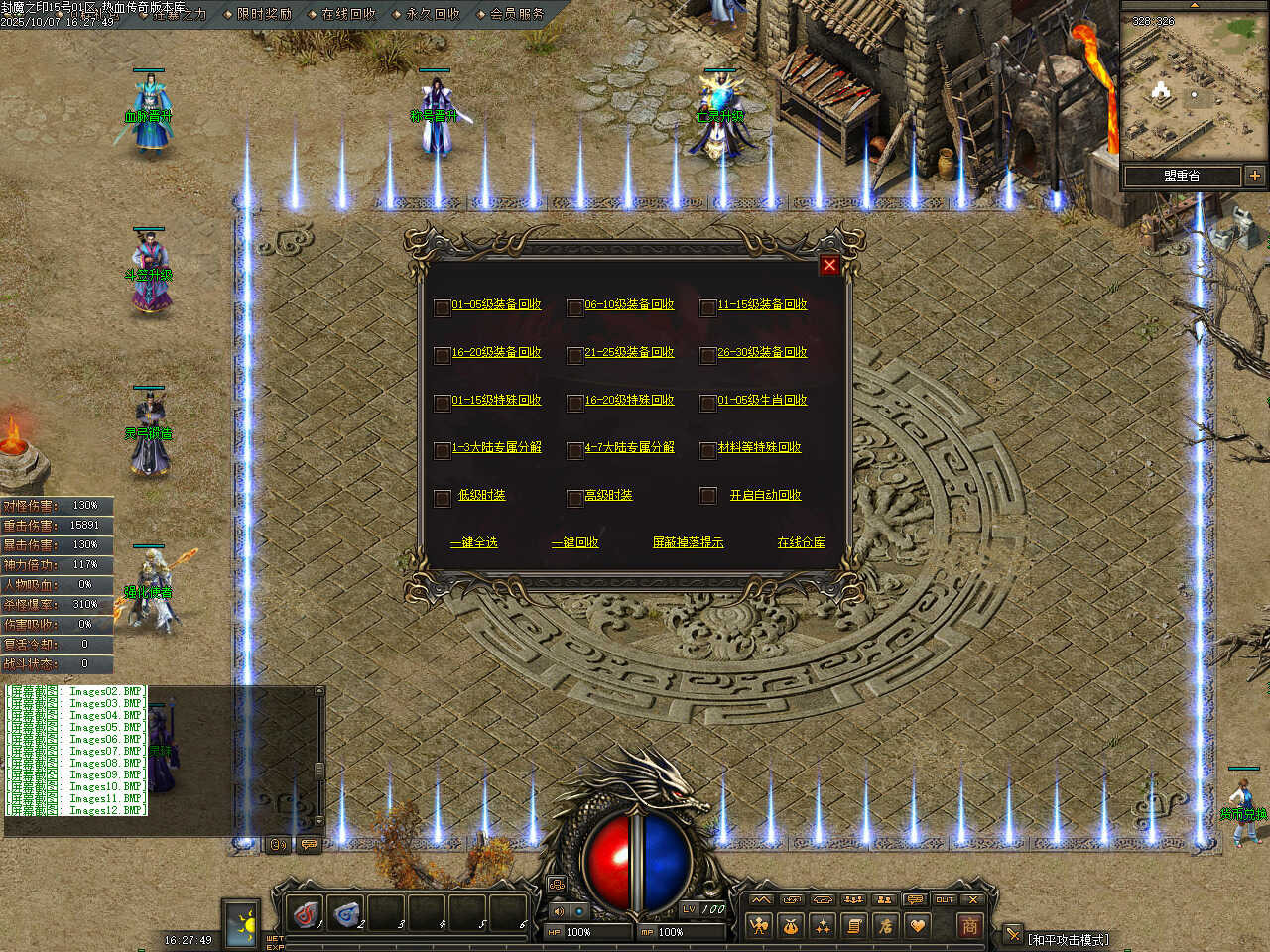Select all with 一键全选

pos(474,542)
